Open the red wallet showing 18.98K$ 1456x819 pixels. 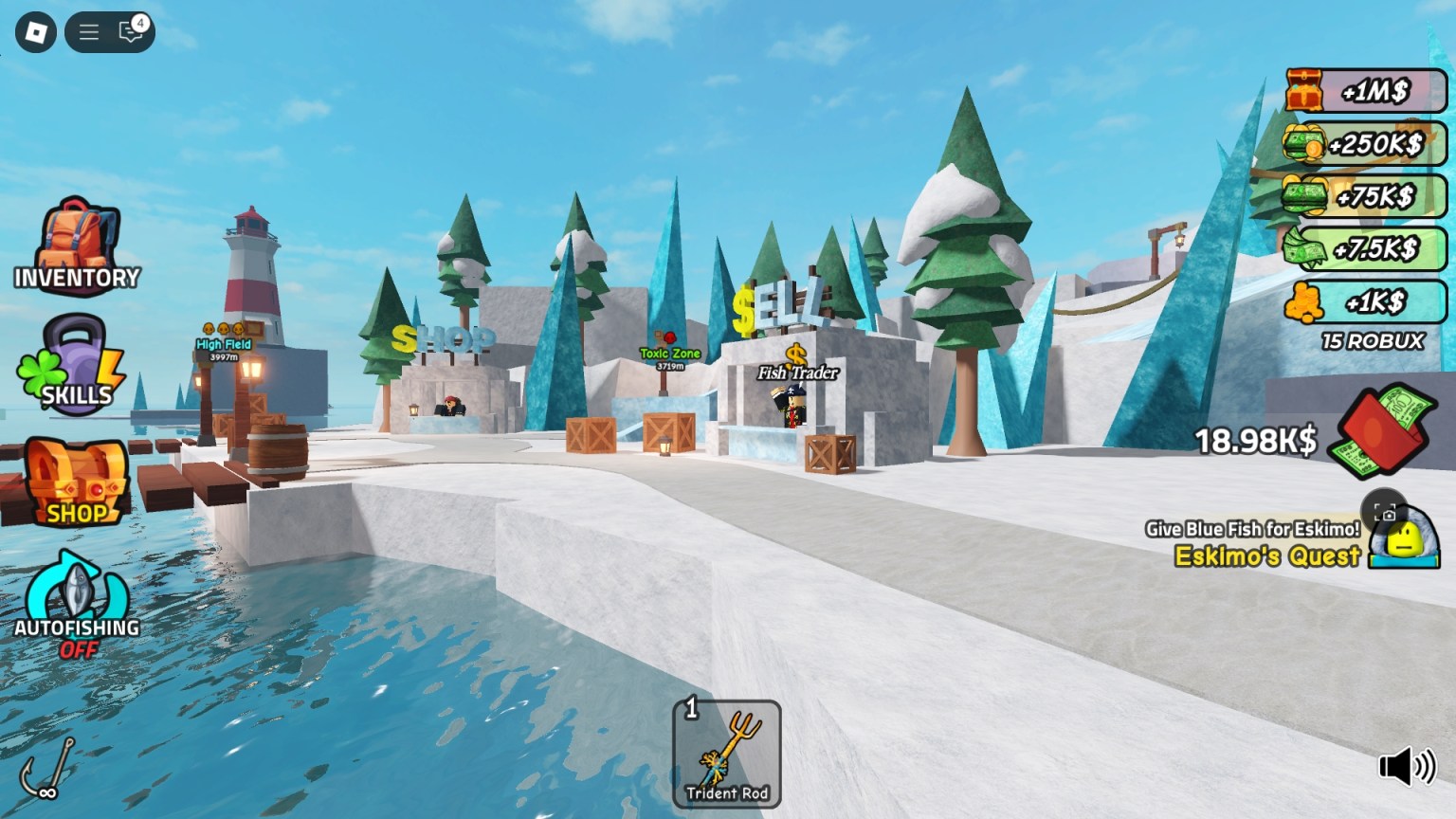point(1379,433)
